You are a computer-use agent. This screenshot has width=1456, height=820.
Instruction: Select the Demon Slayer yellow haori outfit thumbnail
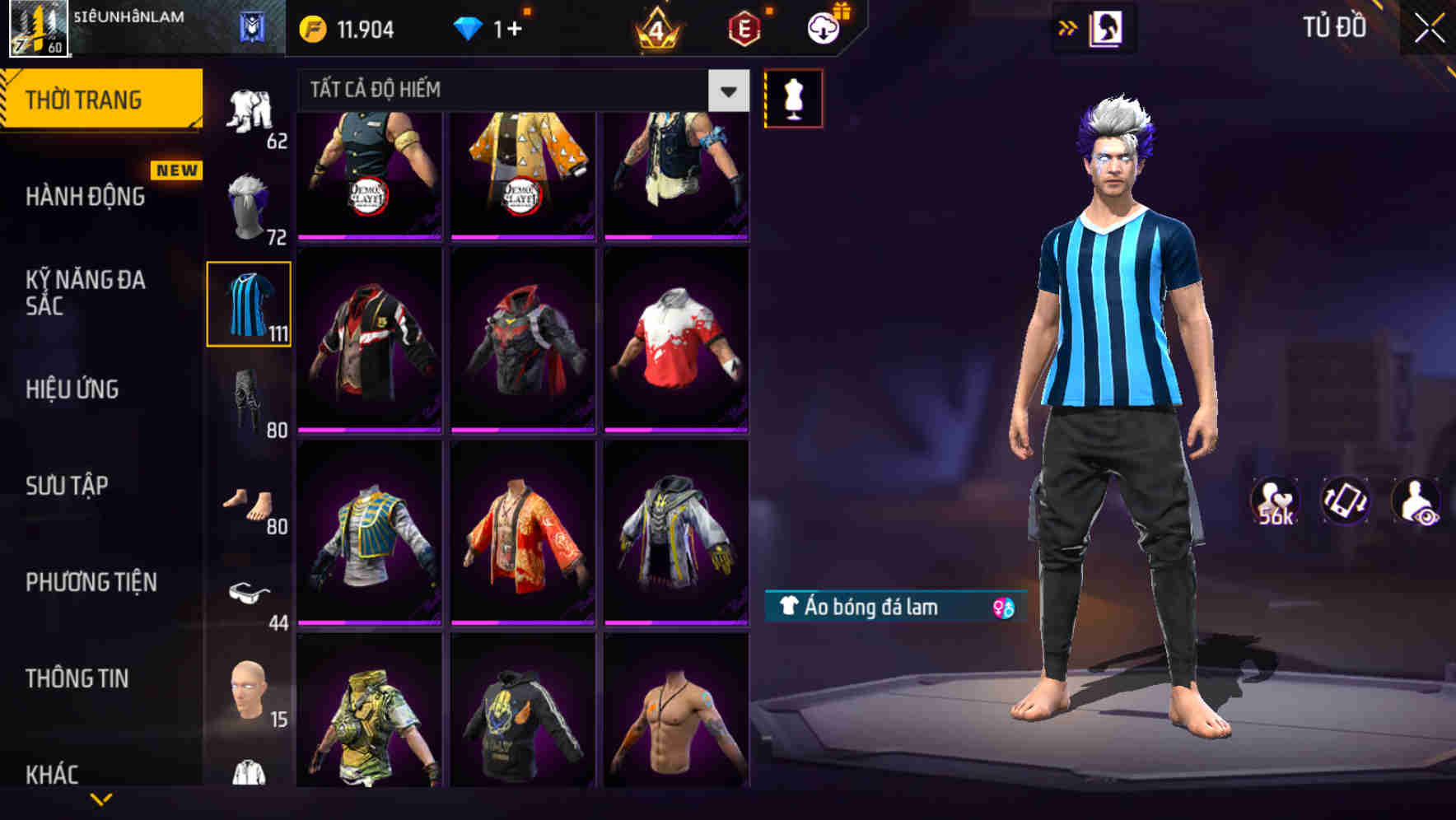(x=522, y=173)
